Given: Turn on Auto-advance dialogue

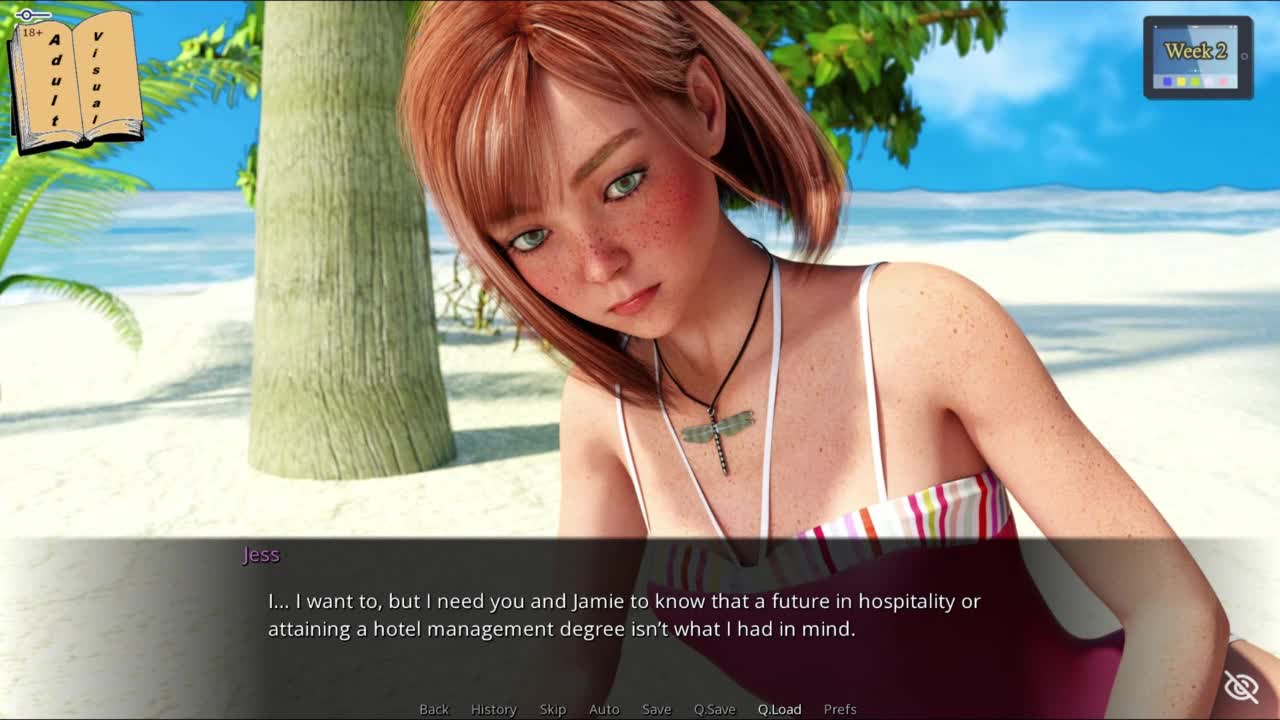Looking at the screenshot, I should pos(604,709).
